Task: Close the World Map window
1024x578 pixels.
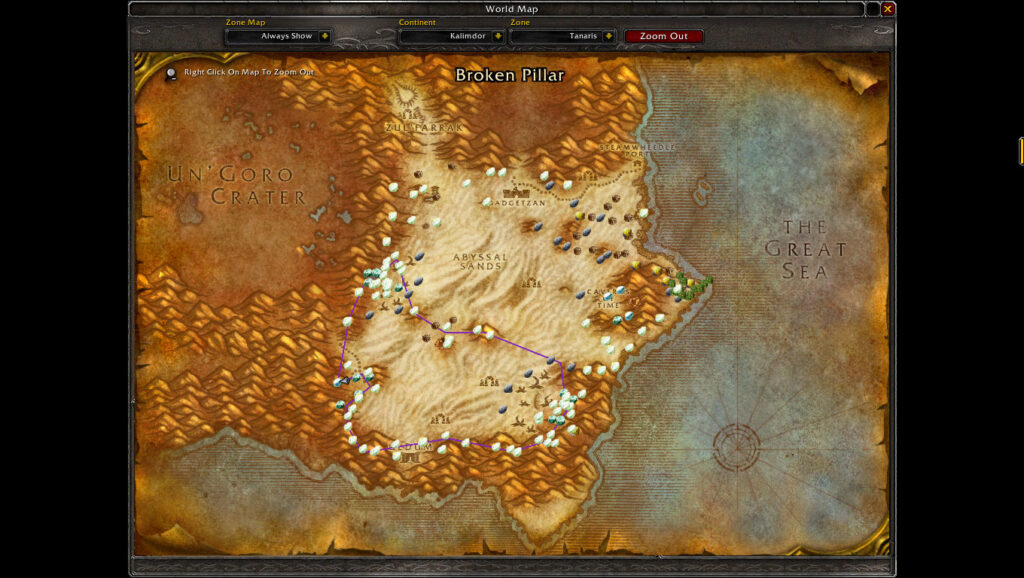Action: click(x=887, y=9)
